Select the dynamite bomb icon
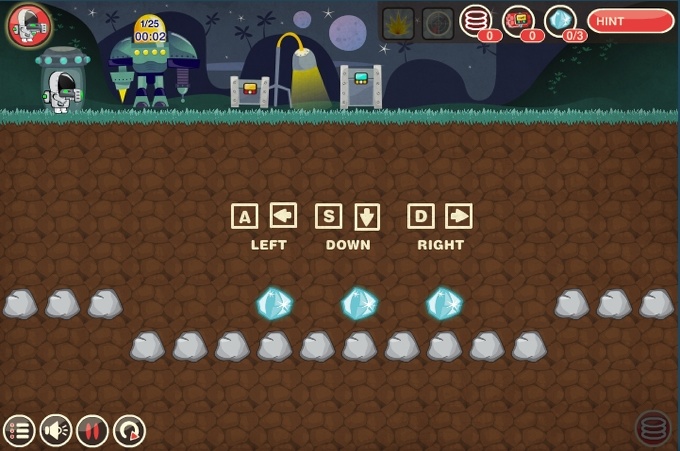The height and width of the screenshot is (451, 680). tap(518, 21)
